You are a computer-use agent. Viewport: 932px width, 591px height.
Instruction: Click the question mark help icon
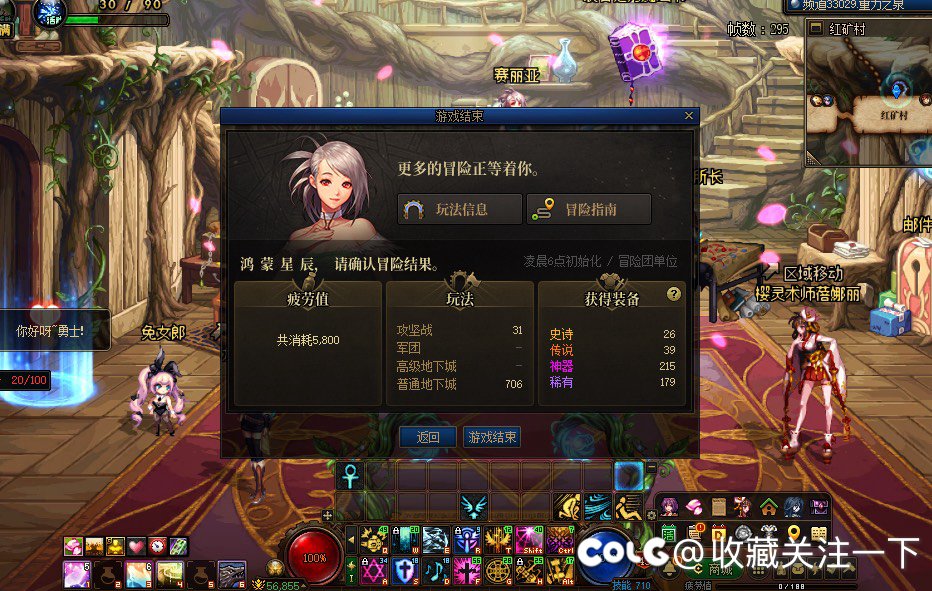tap(674, 294)
